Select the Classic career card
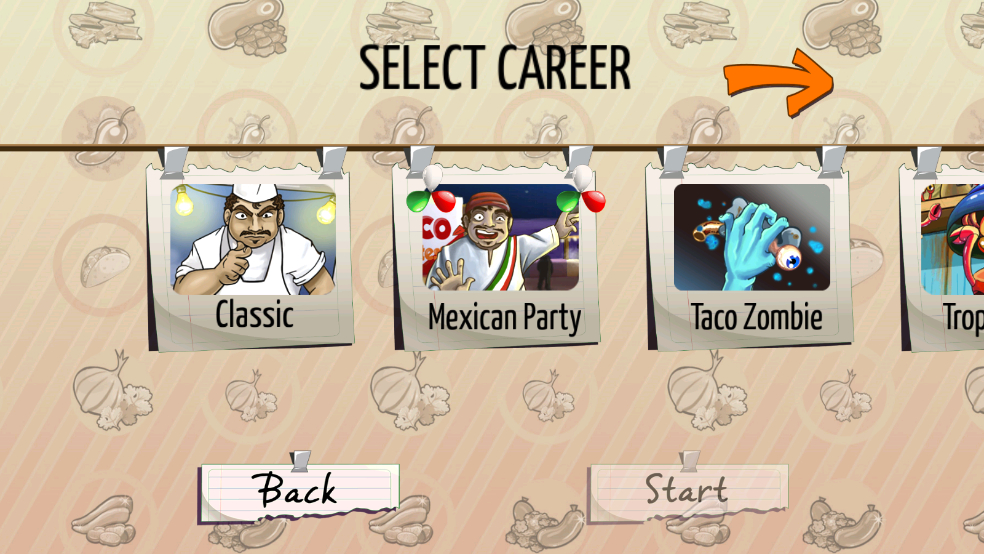Viewport: 984px width, 554px height. (x=254, y=255)
